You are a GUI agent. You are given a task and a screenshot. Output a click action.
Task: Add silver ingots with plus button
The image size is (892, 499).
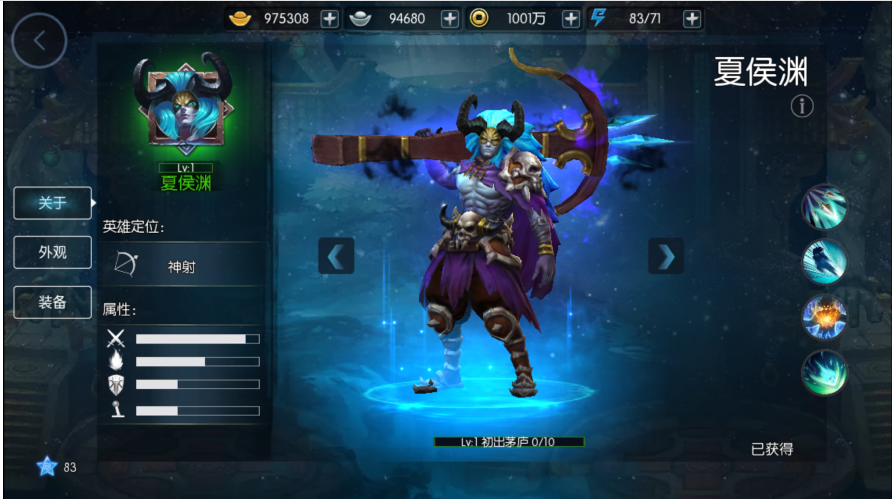click(450, 19)
